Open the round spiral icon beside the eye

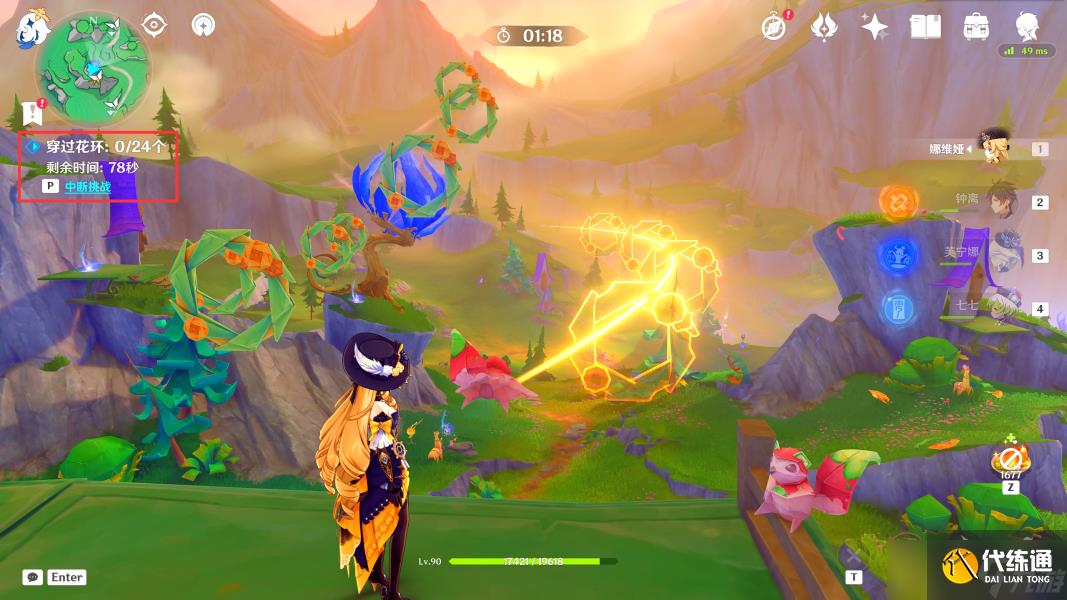pos(203,24)
